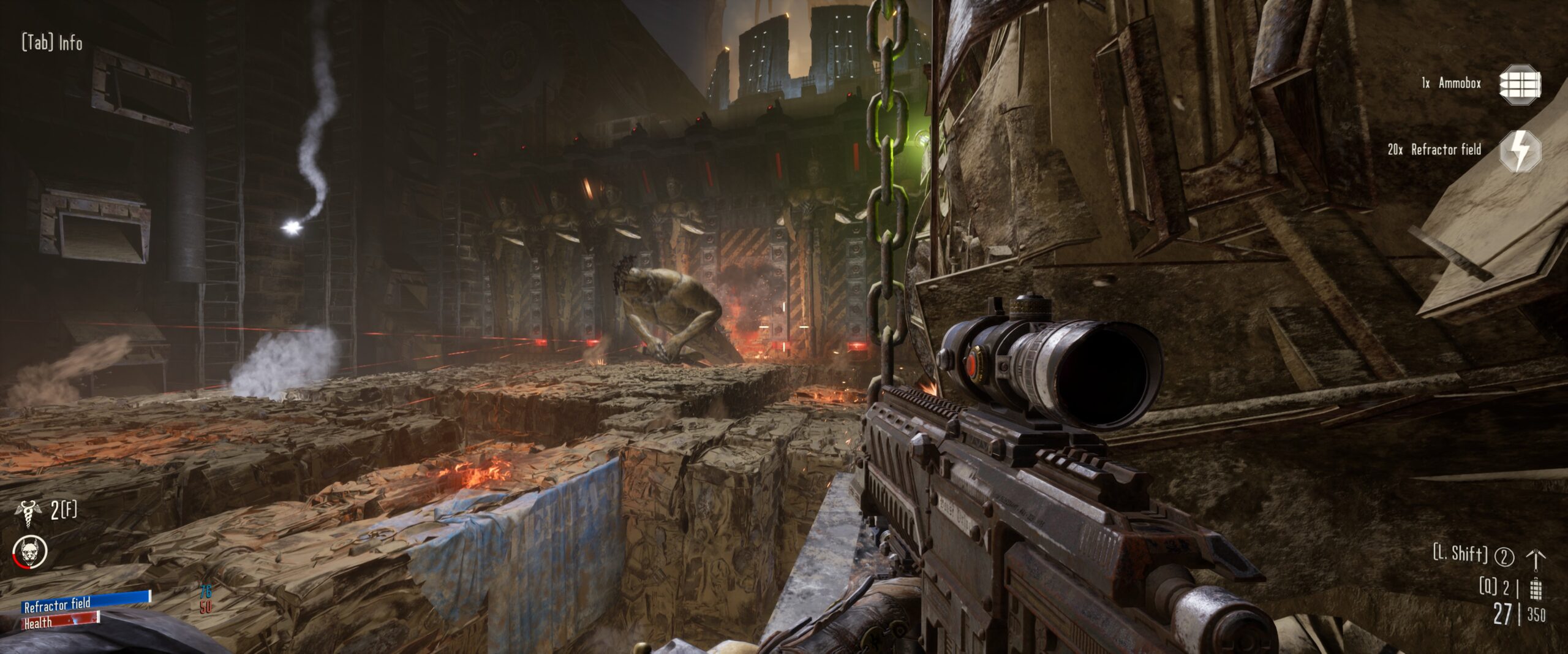
Task: Click the horned skull character emblem
Action: pos(29,552)
